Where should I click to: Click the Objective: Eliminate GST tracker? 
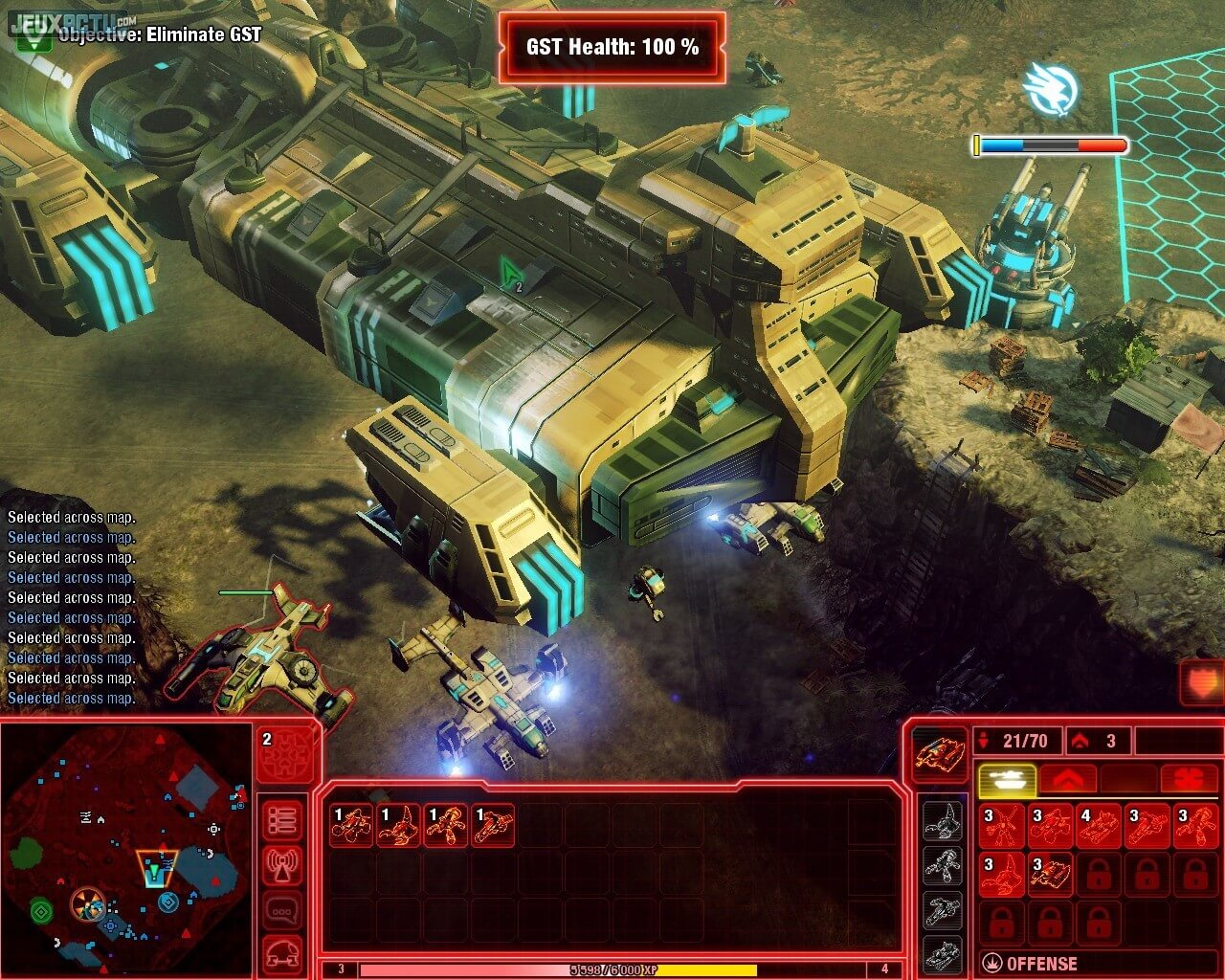coord(159,35)
